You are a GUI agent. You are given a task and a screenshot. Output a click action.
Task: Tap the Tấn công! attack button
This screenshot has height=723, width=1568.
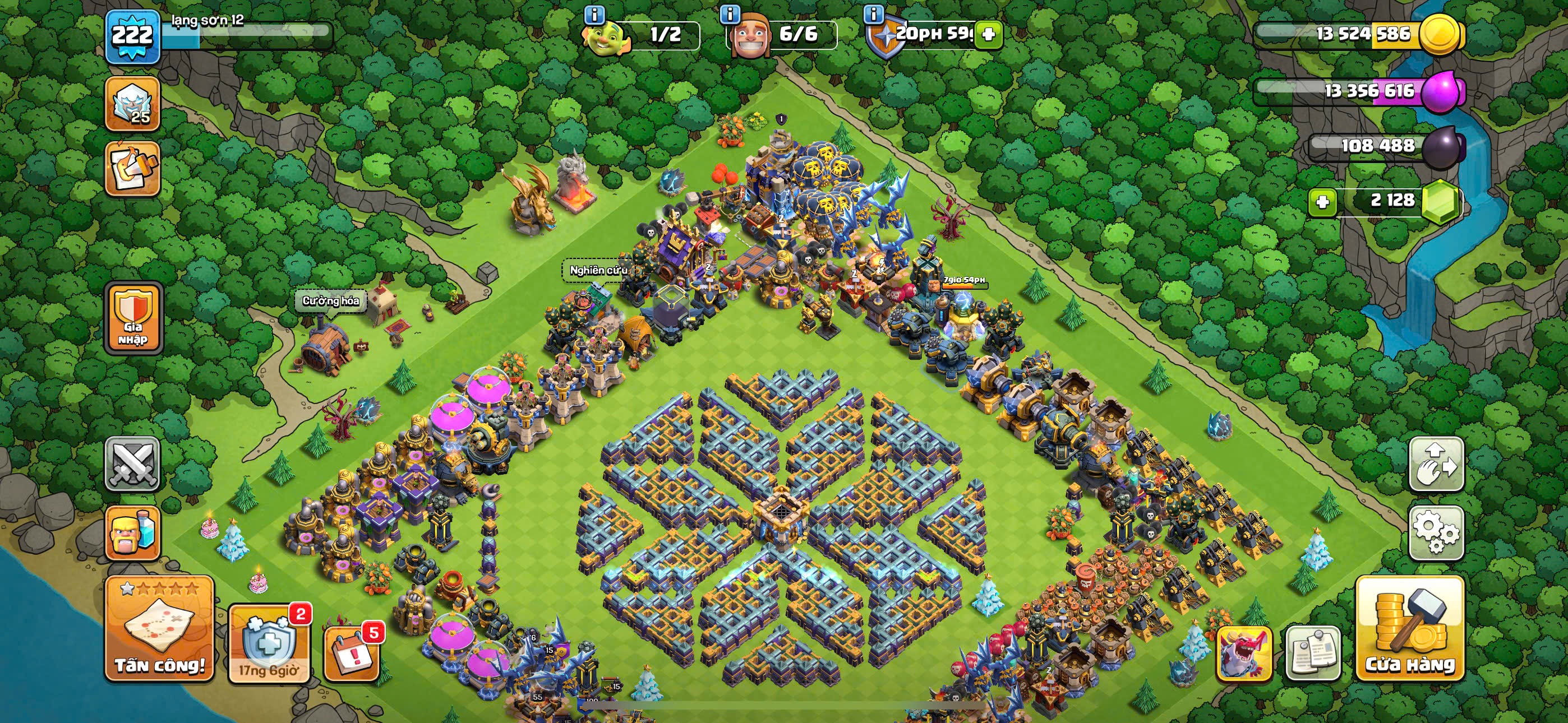159,629
